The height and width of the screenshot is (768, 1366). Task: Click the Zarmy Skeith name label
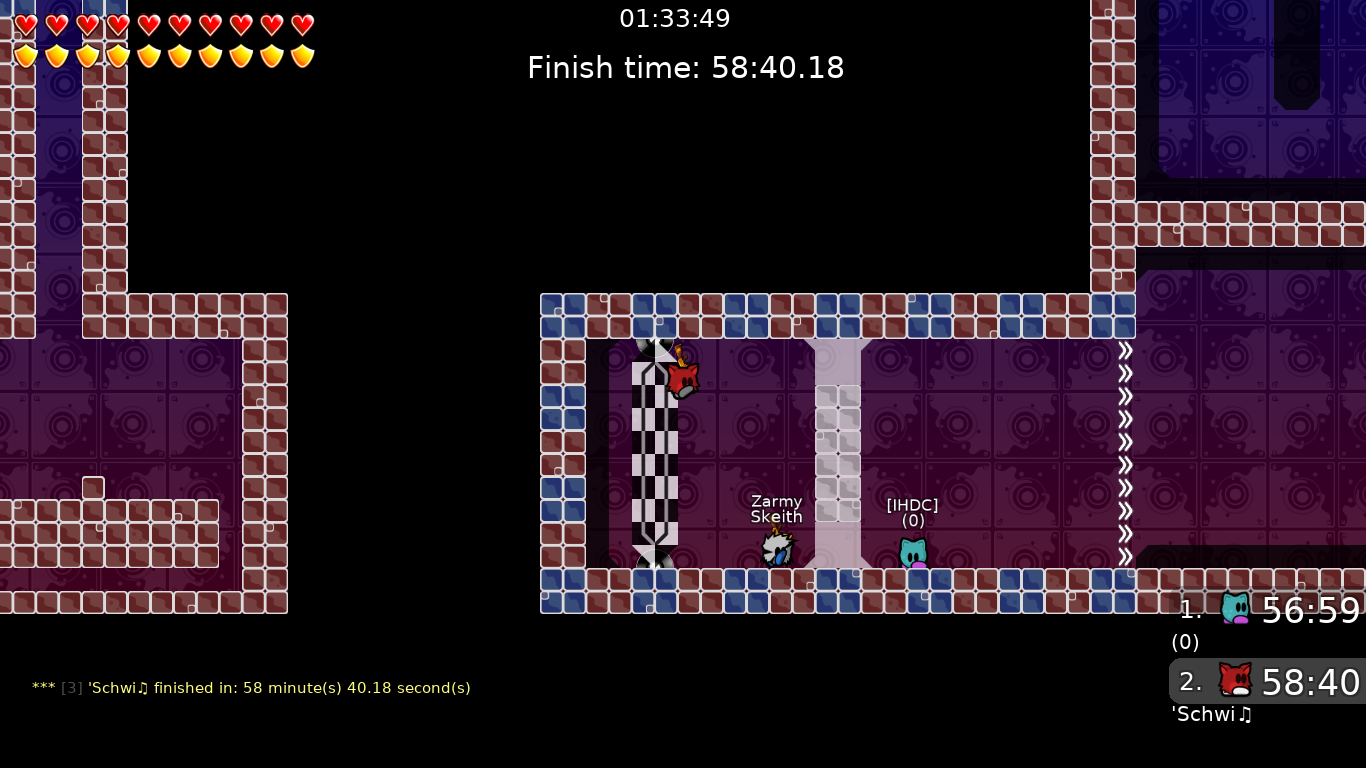click(777, 509)
